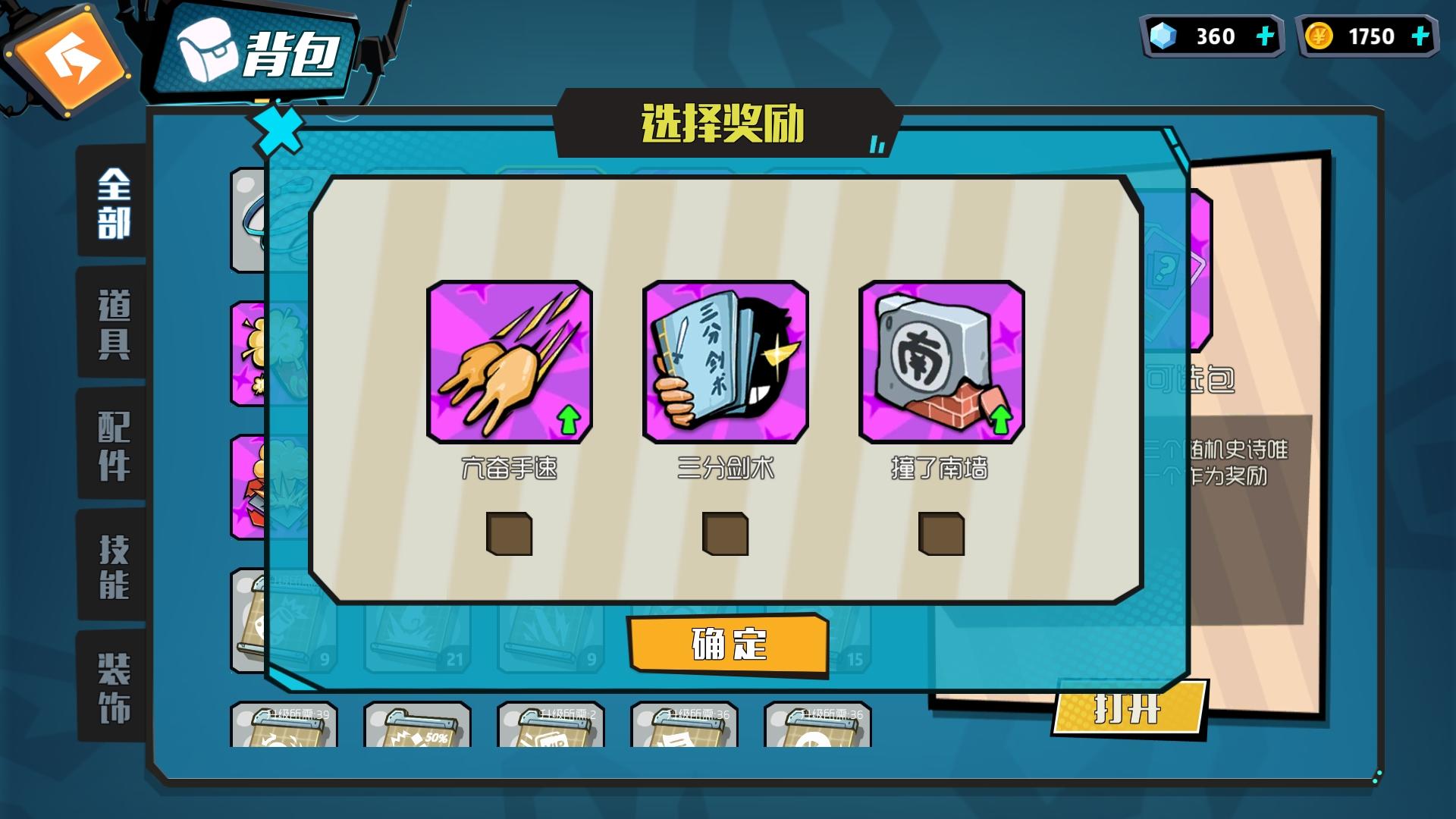
Task: Switch to the 技能 tab
Action: (112, 565)
